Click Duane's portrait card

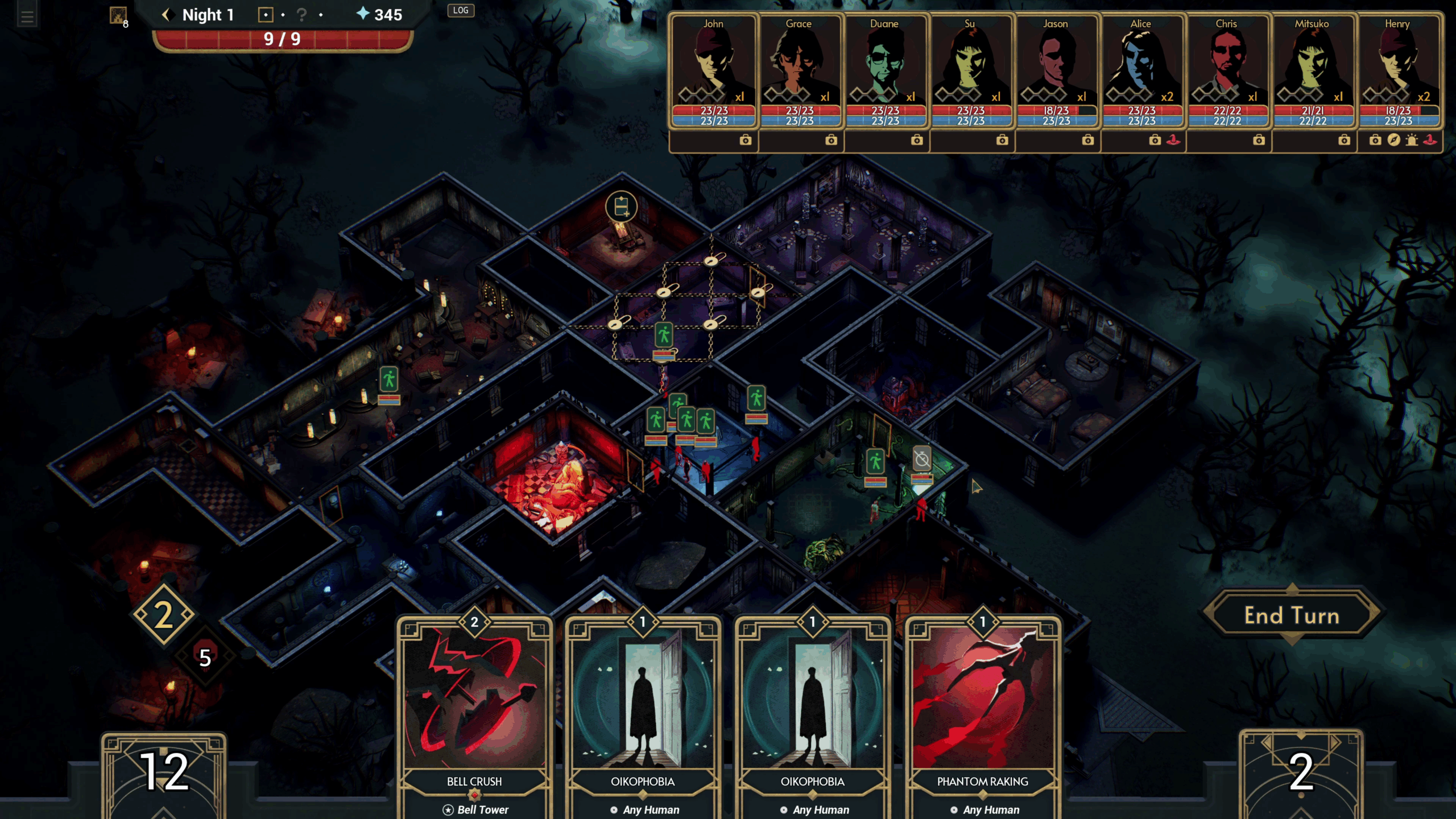(884, 63)
